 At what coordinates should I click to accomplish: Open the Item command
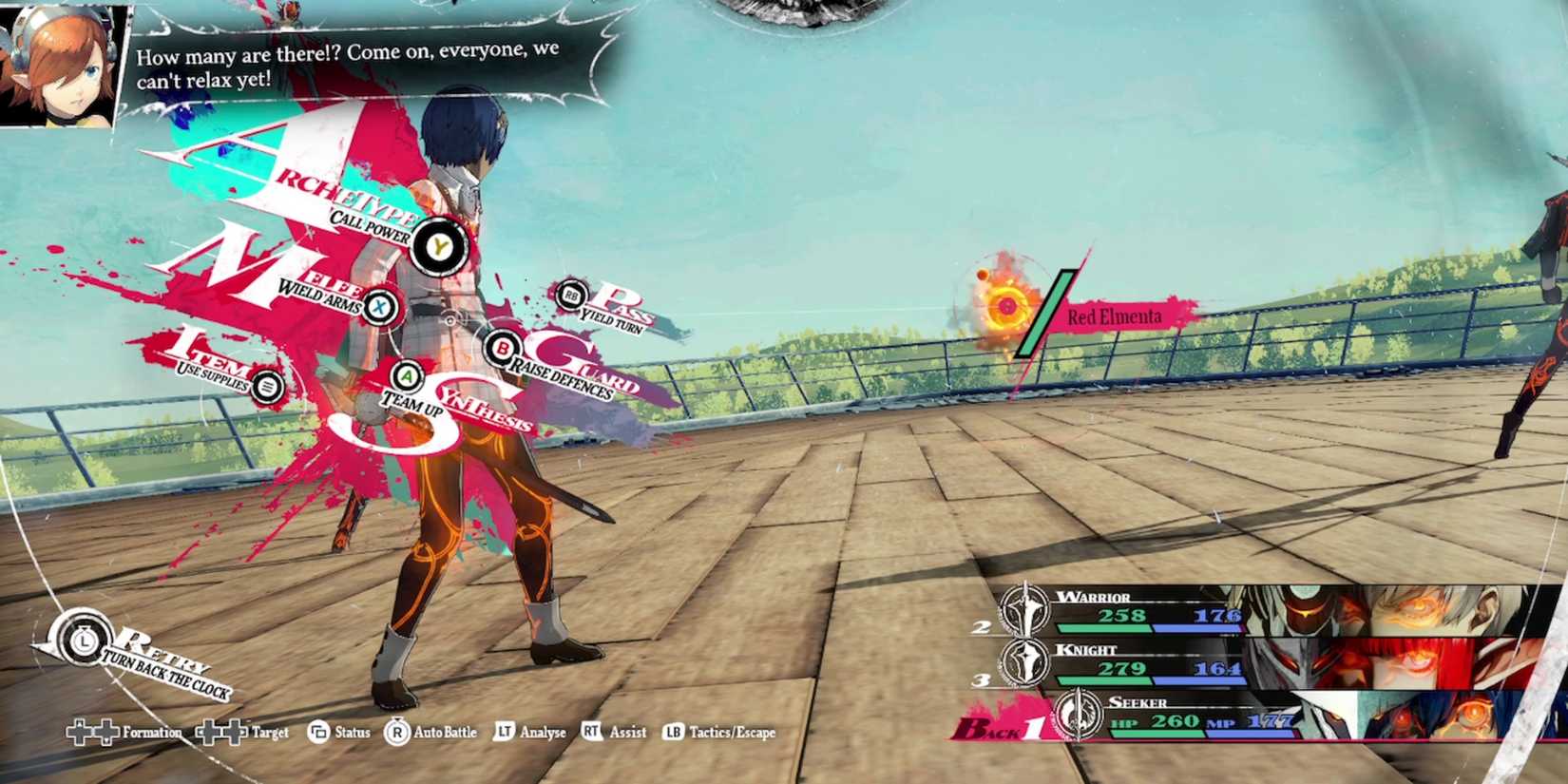(268, 386)
